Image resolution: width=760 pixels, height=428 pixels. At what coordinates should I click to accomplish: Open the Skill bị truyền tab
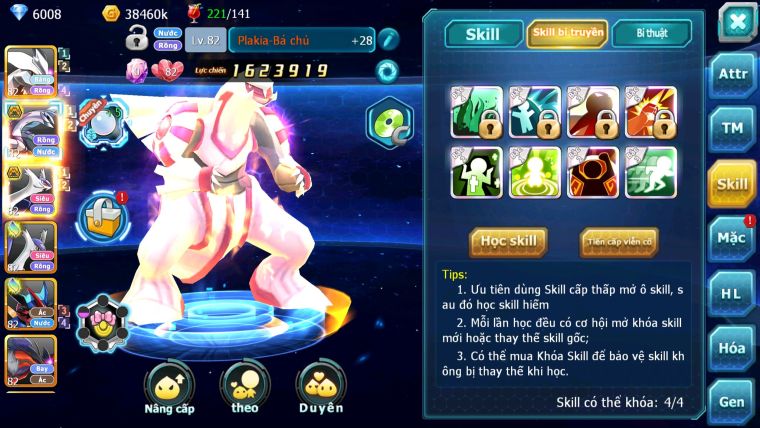click(x=567, y=33)
